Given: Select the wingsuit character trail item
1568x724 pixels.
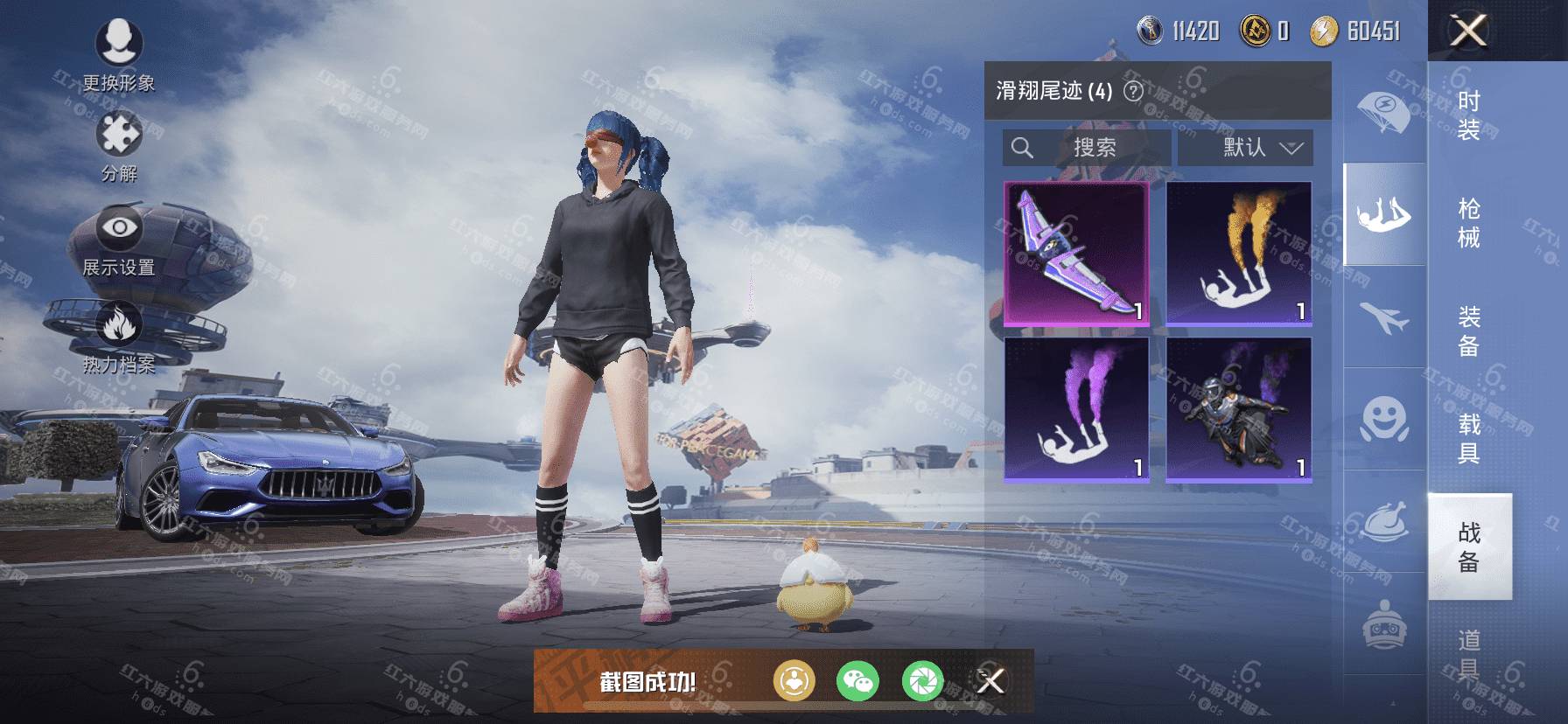Looking at the screenshot, I should pyautogui.click(x=1239, y=409).
